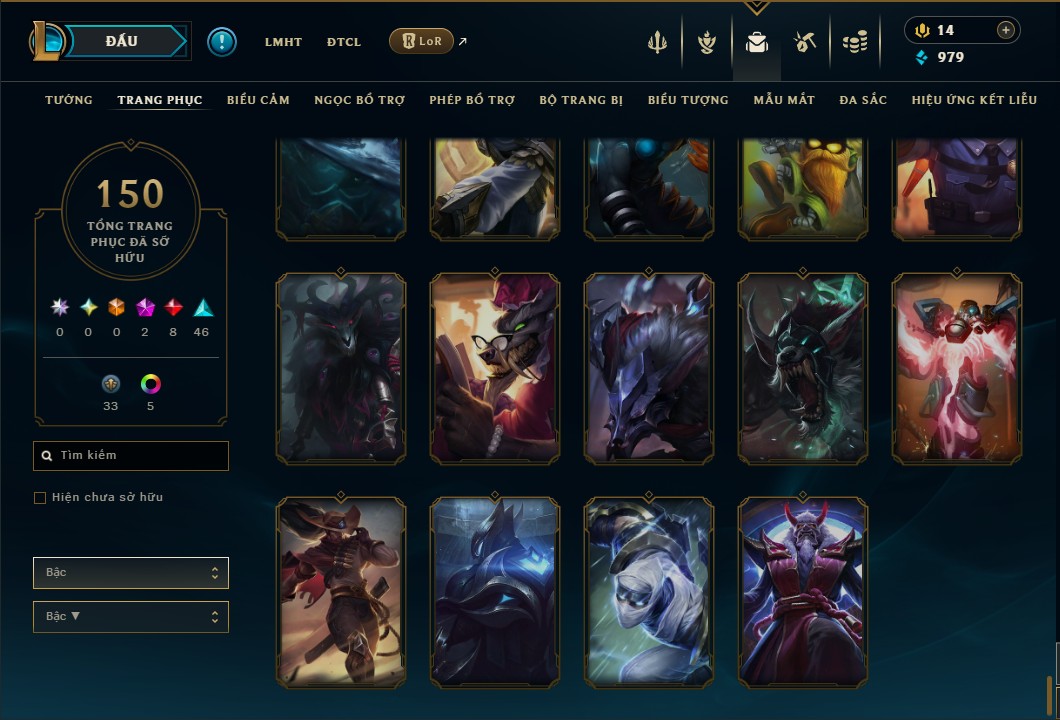Choose the wolf with glasses skin card
The width and height of the screenshot is (1060, 720).
point(495,369)
